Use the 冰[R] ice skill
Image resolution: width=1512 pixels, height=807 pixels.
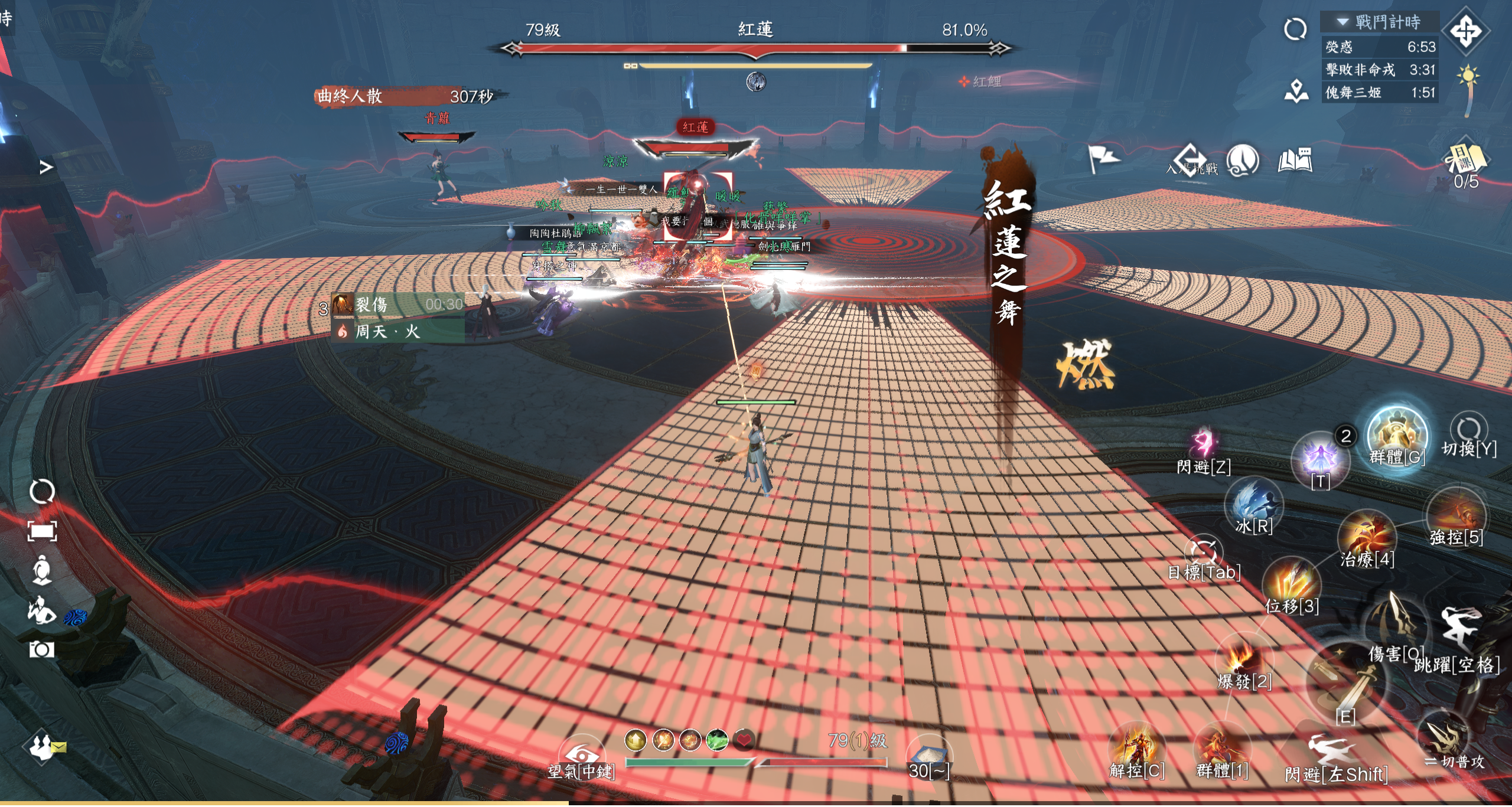1254,503
